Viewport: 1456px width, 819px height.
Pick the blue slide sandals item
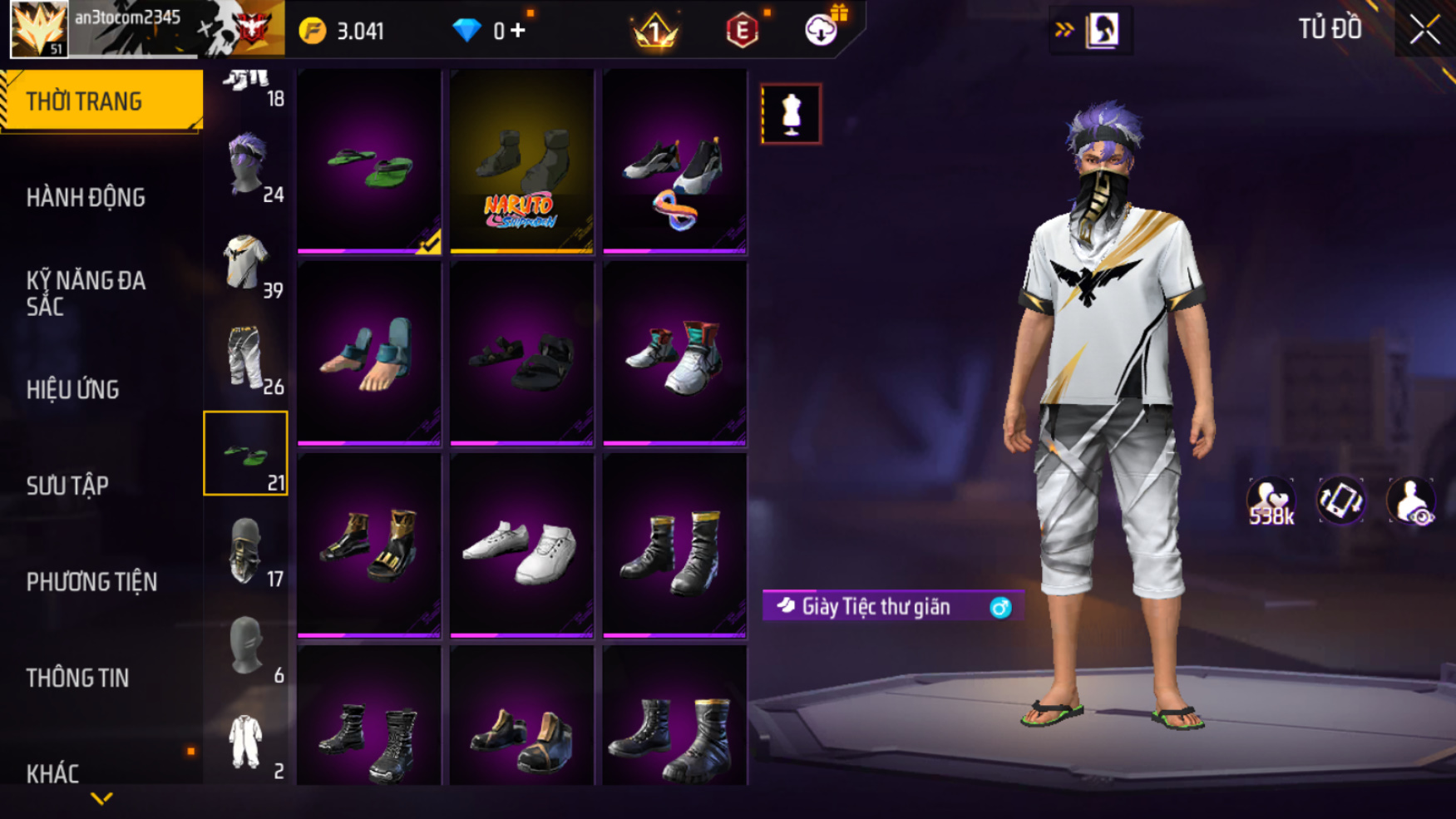(369, 353)
